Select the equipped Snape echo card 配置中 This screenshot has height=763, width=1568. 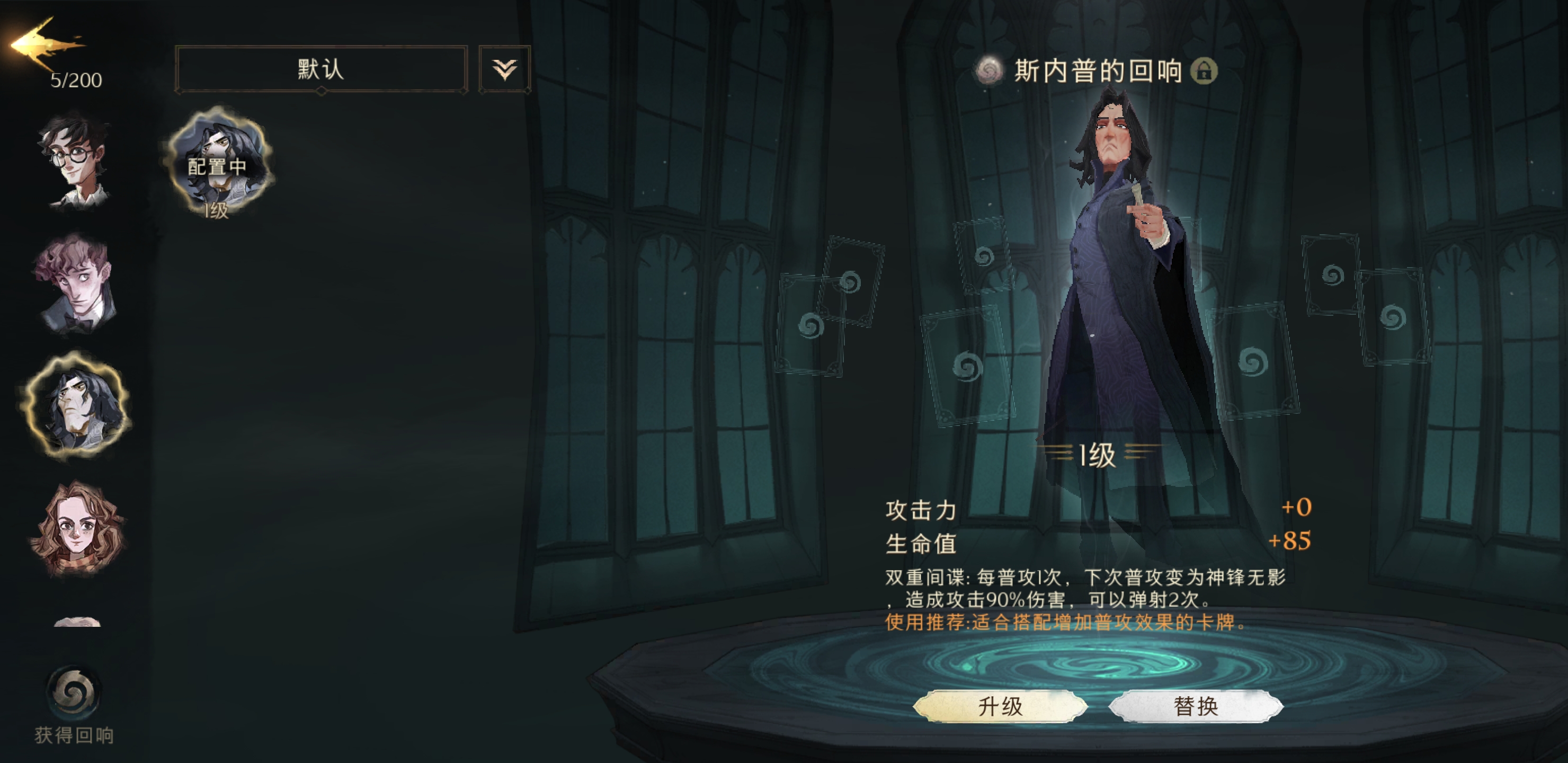click(217, 163)
